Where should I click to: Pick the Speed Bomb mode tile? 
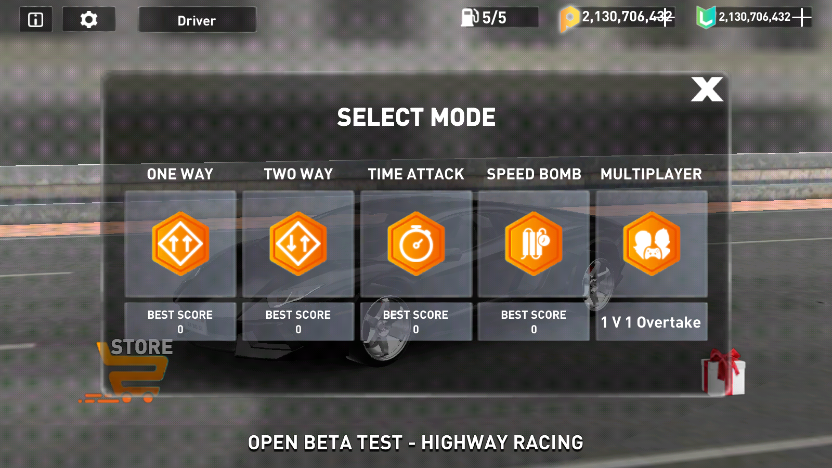point(534,243)
